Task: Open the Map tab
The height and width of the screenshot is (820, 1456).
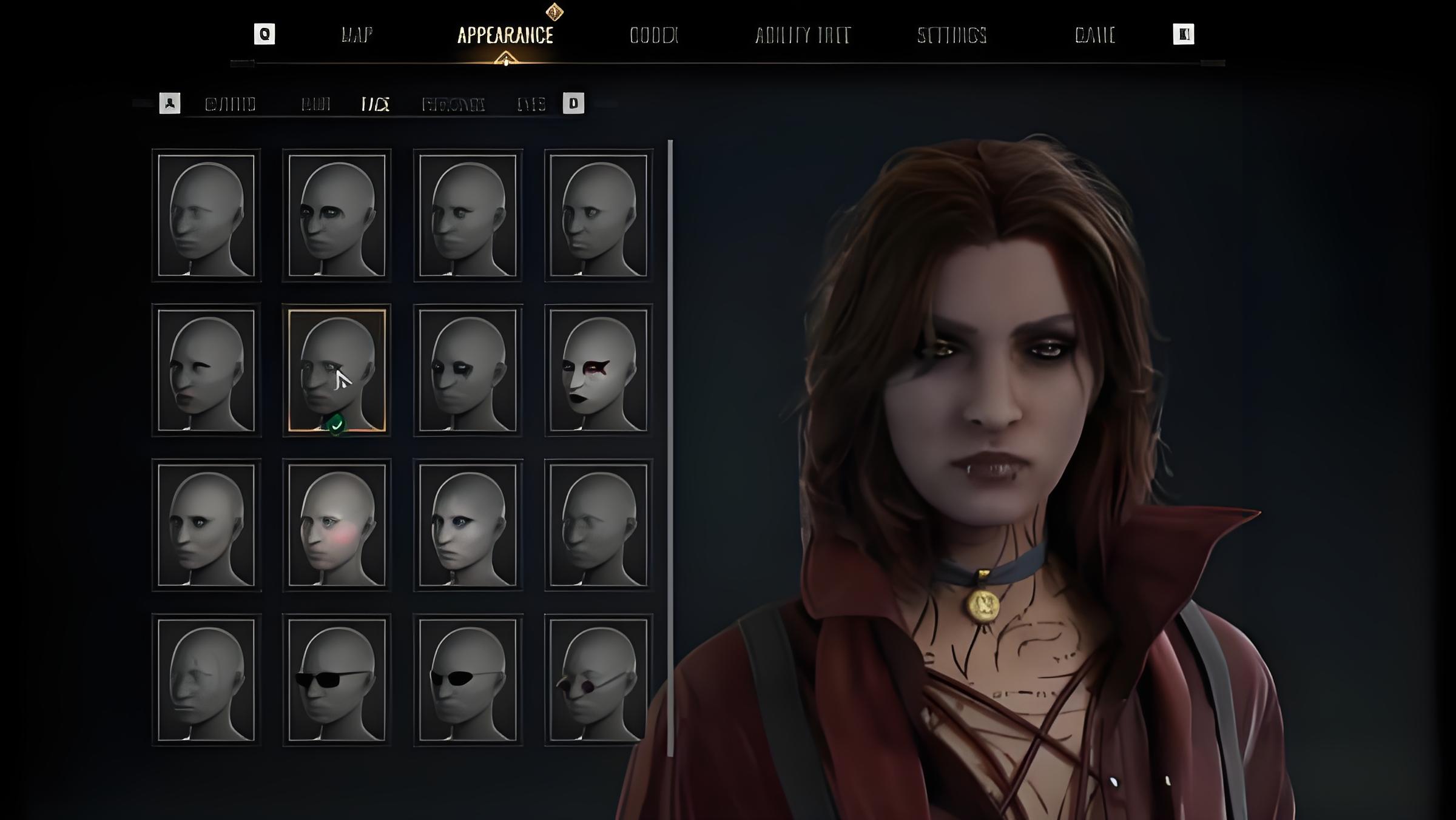Action: [x=357, y=35]
